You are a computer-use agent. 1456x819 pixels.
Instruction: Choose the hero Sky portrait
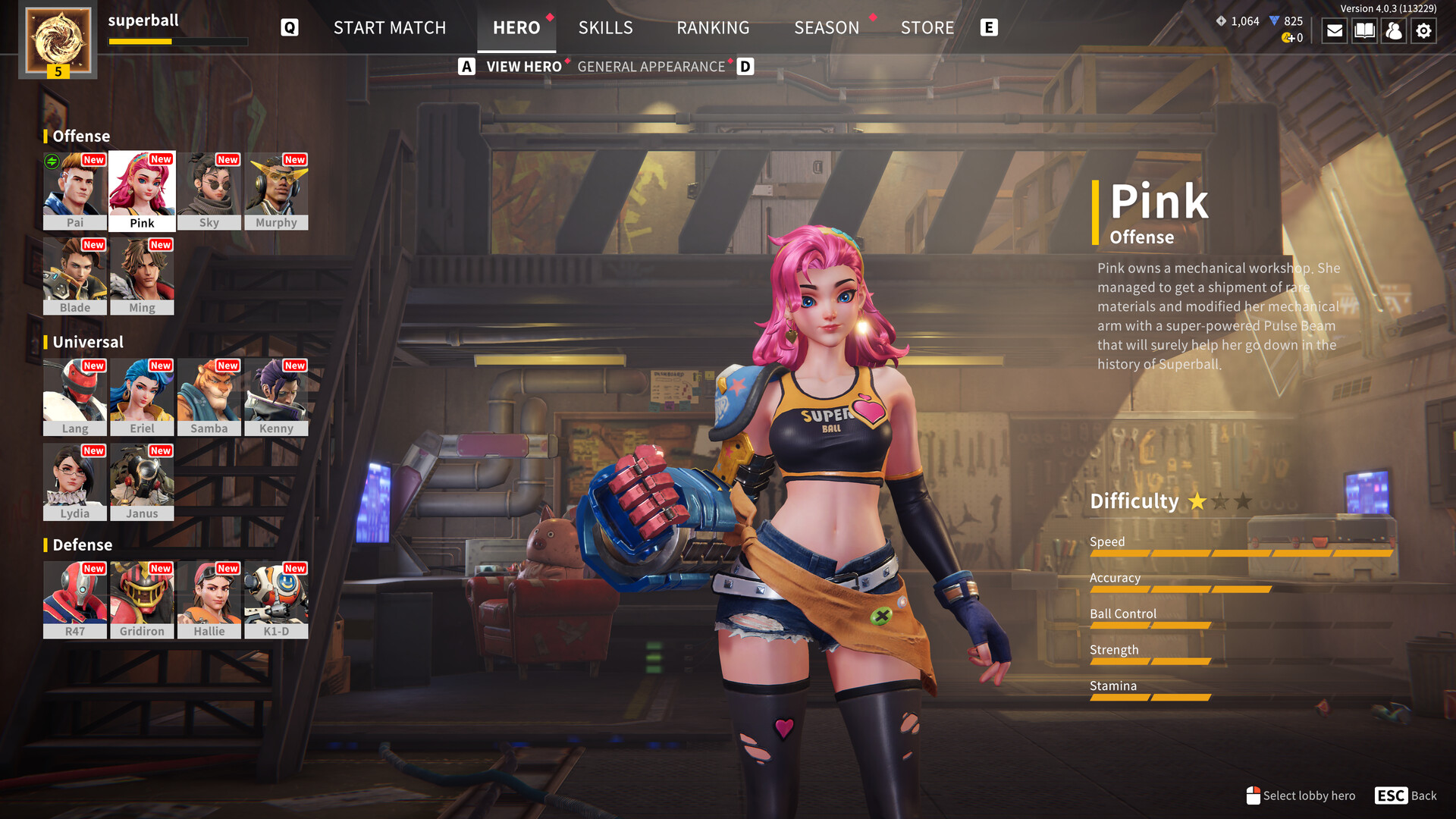pos(209,190)
